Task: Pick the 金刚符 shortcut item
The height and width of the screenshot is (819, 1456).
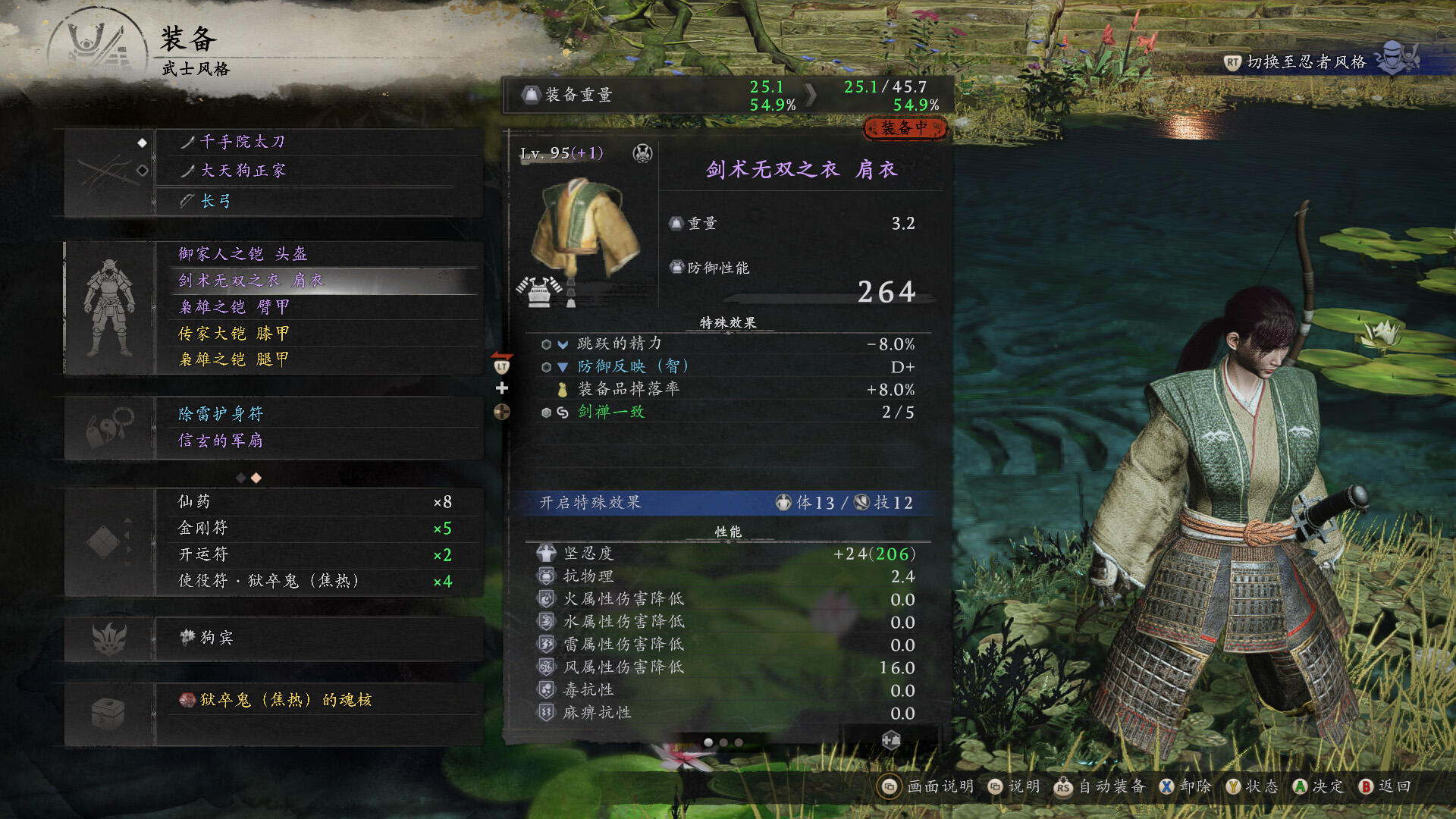Action: [x=315, y=529]
